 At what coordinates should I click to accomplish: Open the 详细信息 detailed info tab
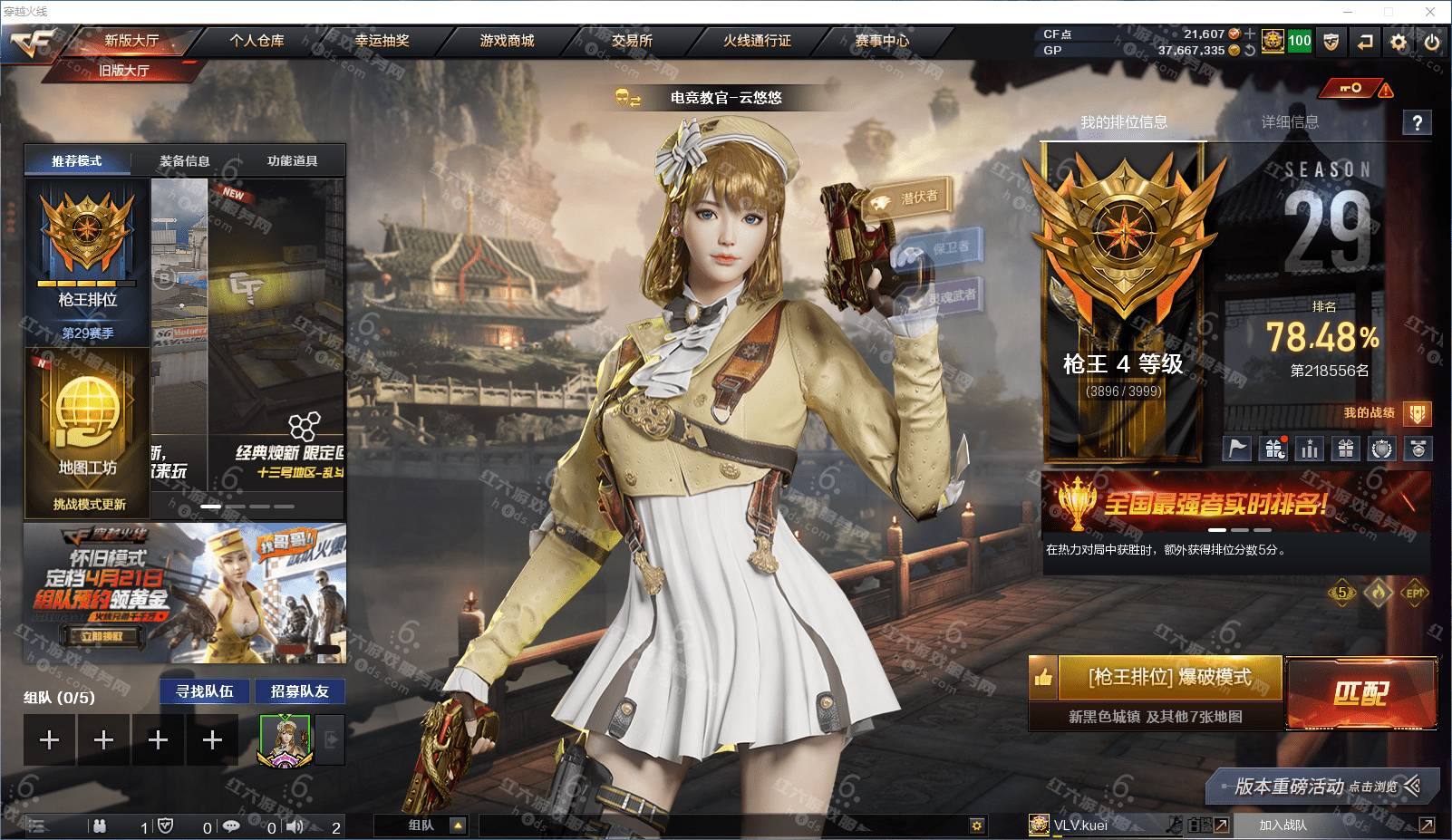[x=1290, y=122]
